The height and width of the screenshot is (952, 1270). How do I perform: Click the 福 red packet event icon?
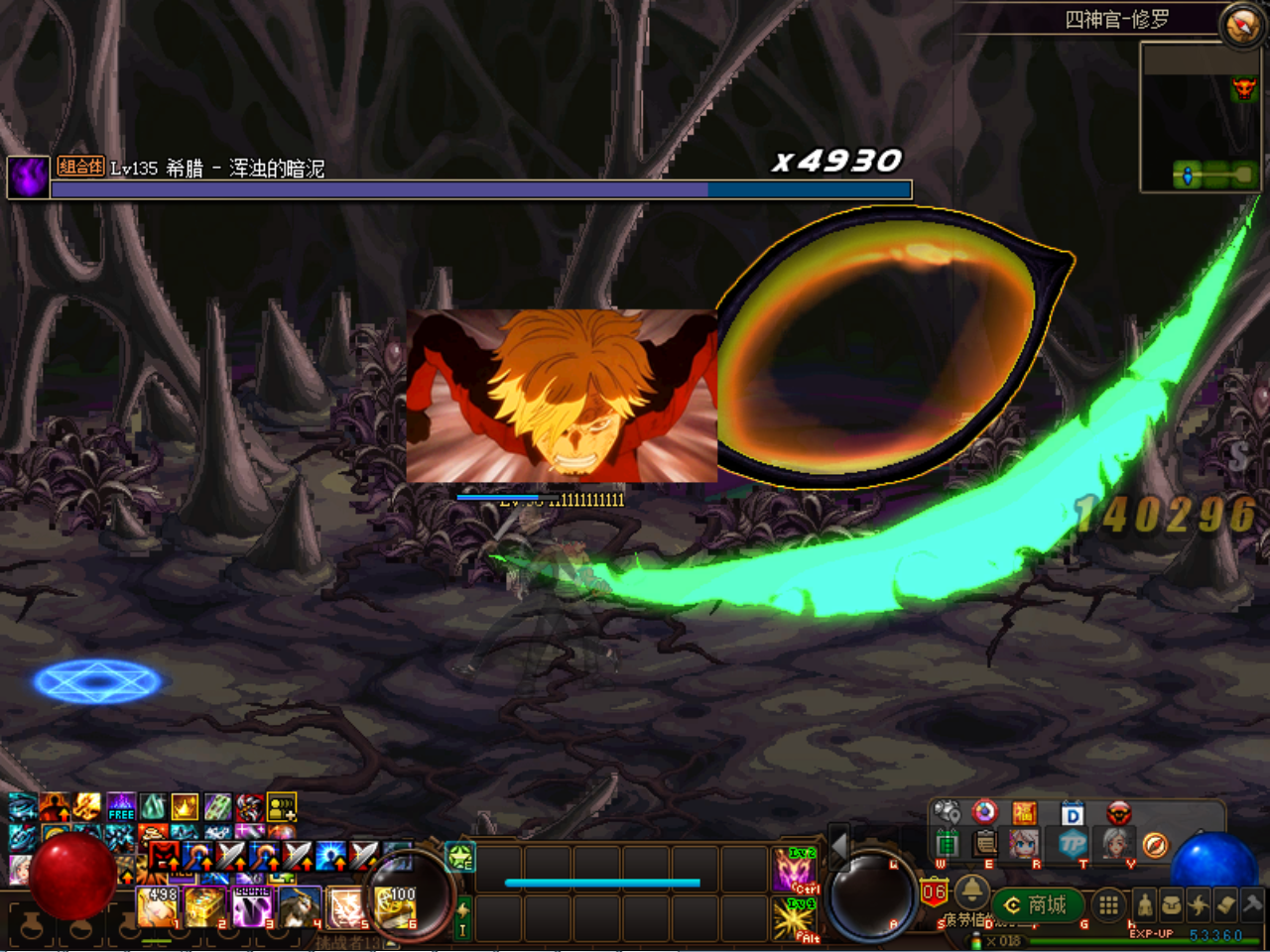(1025, 813)
